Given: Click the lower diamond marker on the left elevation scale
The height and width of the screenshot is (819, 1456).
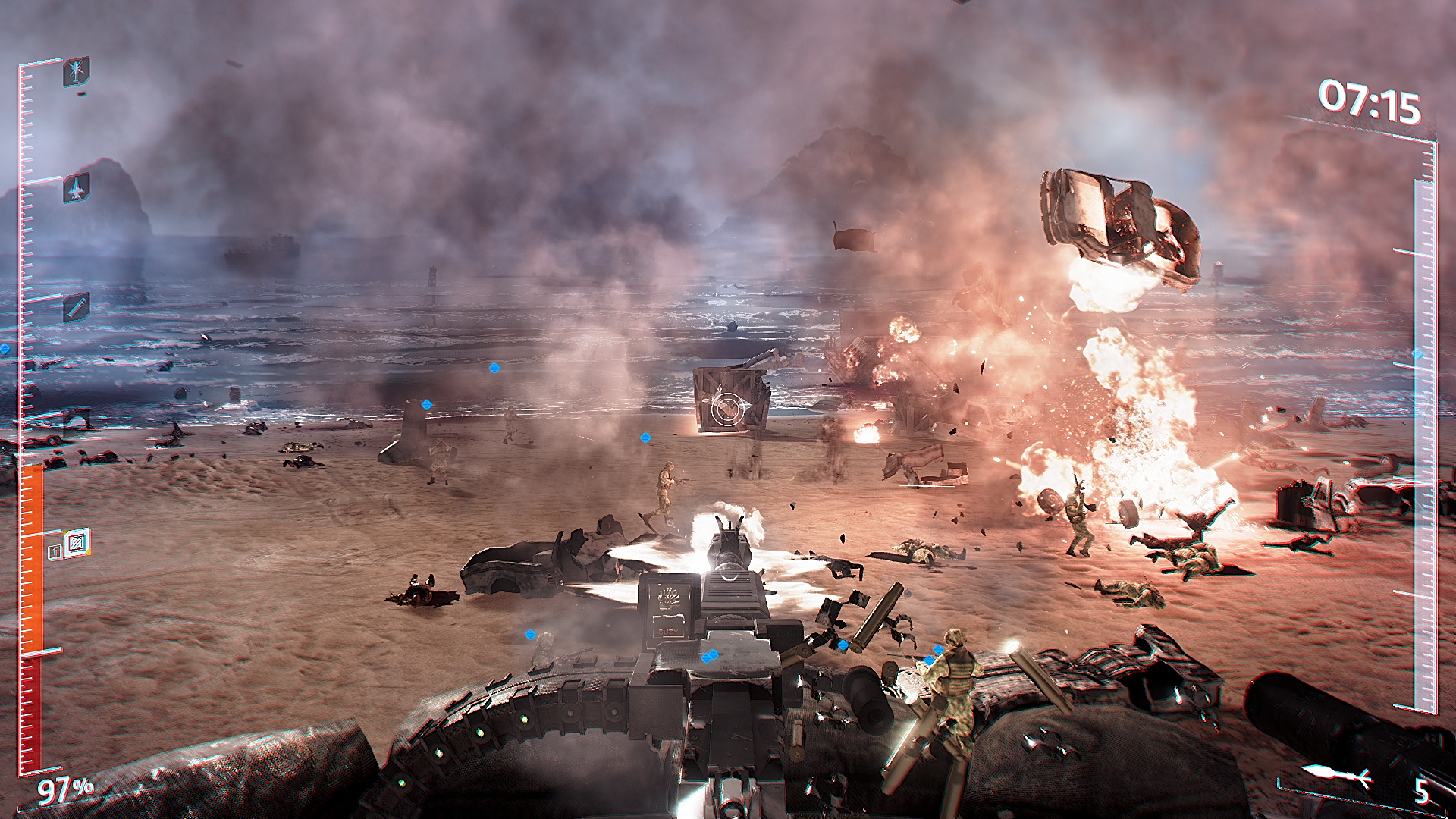Looking at the screenshot, I should (x=6, y=350).
